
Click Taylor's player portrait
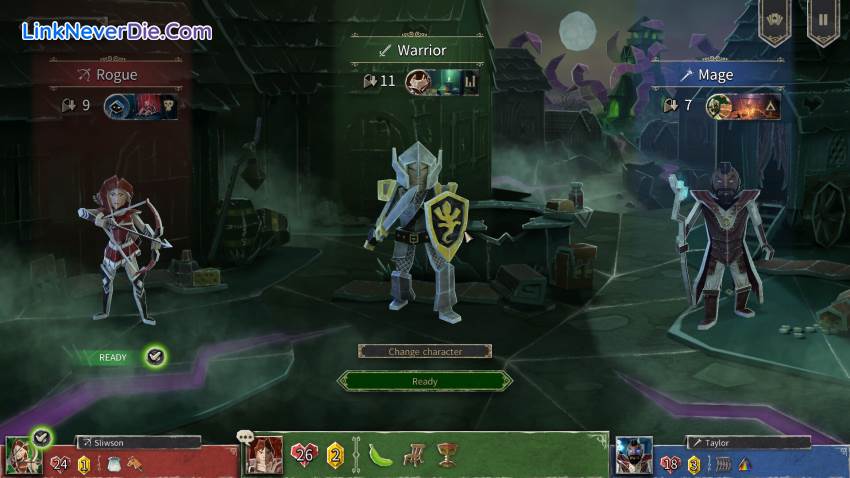pyautogui.click(x=633, y=456)
